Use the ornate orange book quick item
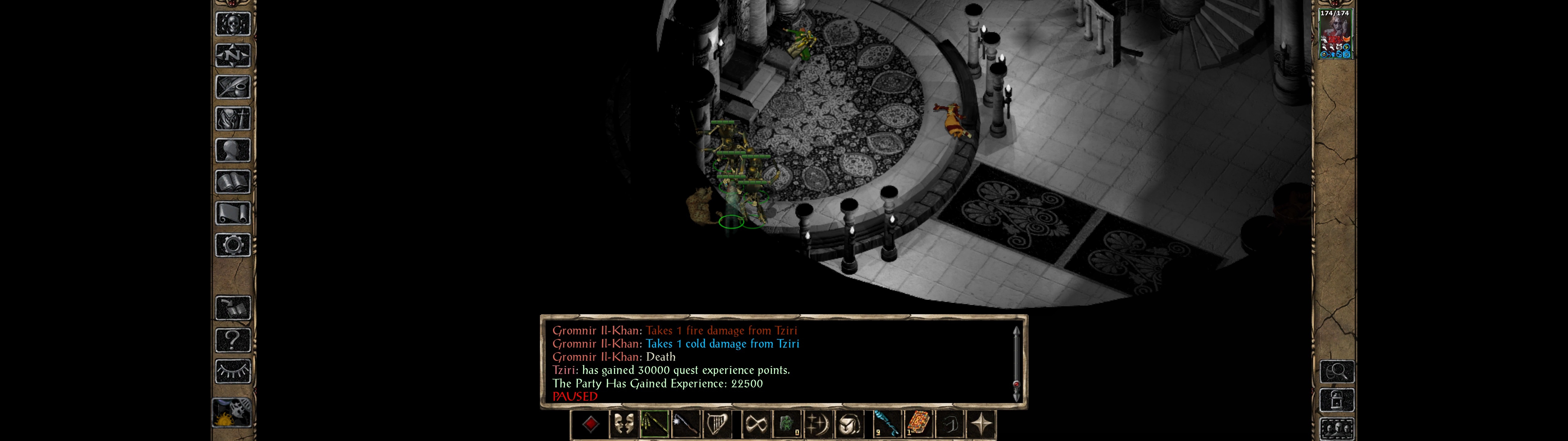The width and height of the screenshot is (1568, 441). coord(917,424)
